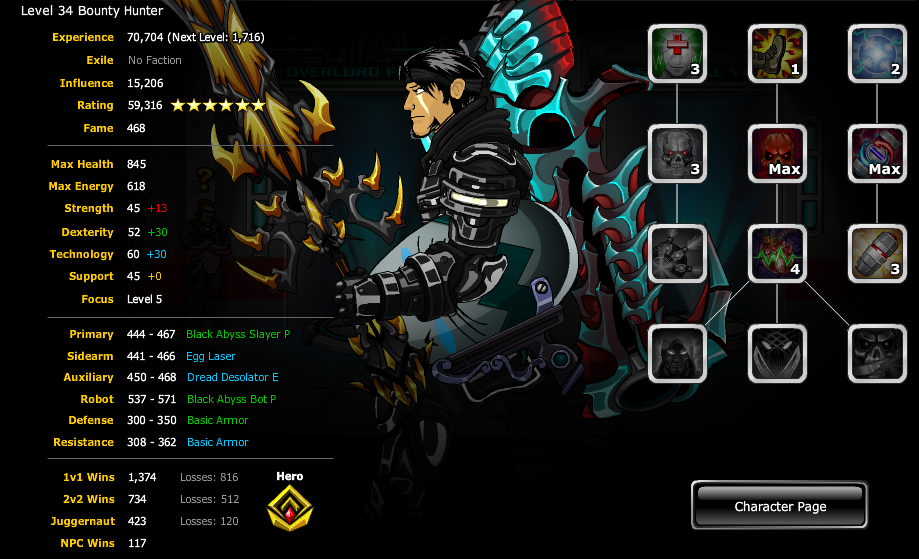Inspect the Black Abyss Slayer P primary
This screenshot has width=919, height=559.
[238, 334]
